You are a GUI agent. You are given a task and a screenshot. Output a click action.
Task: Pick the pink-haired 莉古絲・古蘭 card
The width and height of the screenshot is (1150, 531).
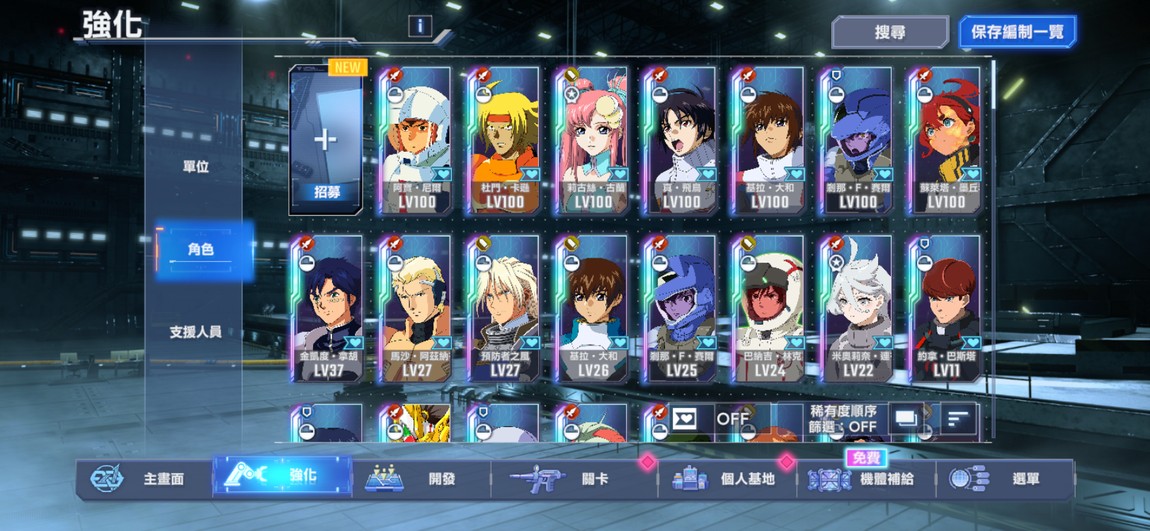point(593,140)
